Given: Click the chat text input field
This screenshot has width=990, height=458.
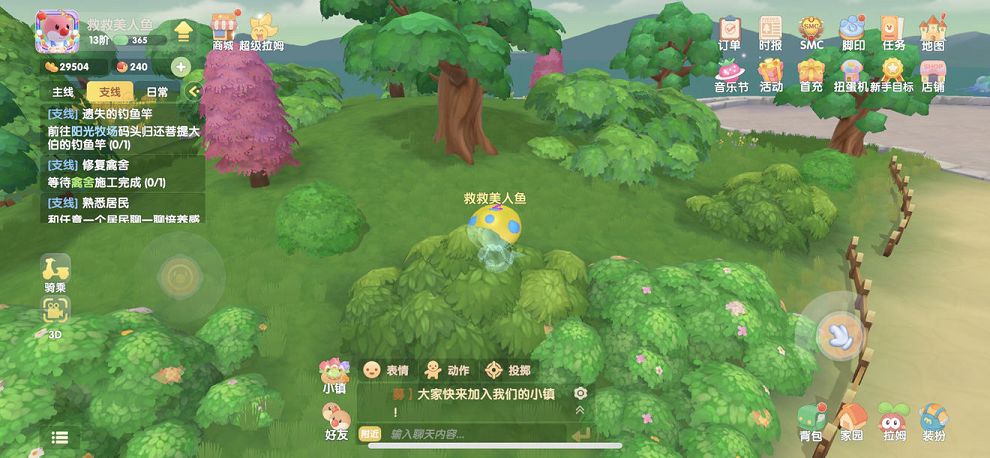Looking at the screenshot, I should click(470, 434).
